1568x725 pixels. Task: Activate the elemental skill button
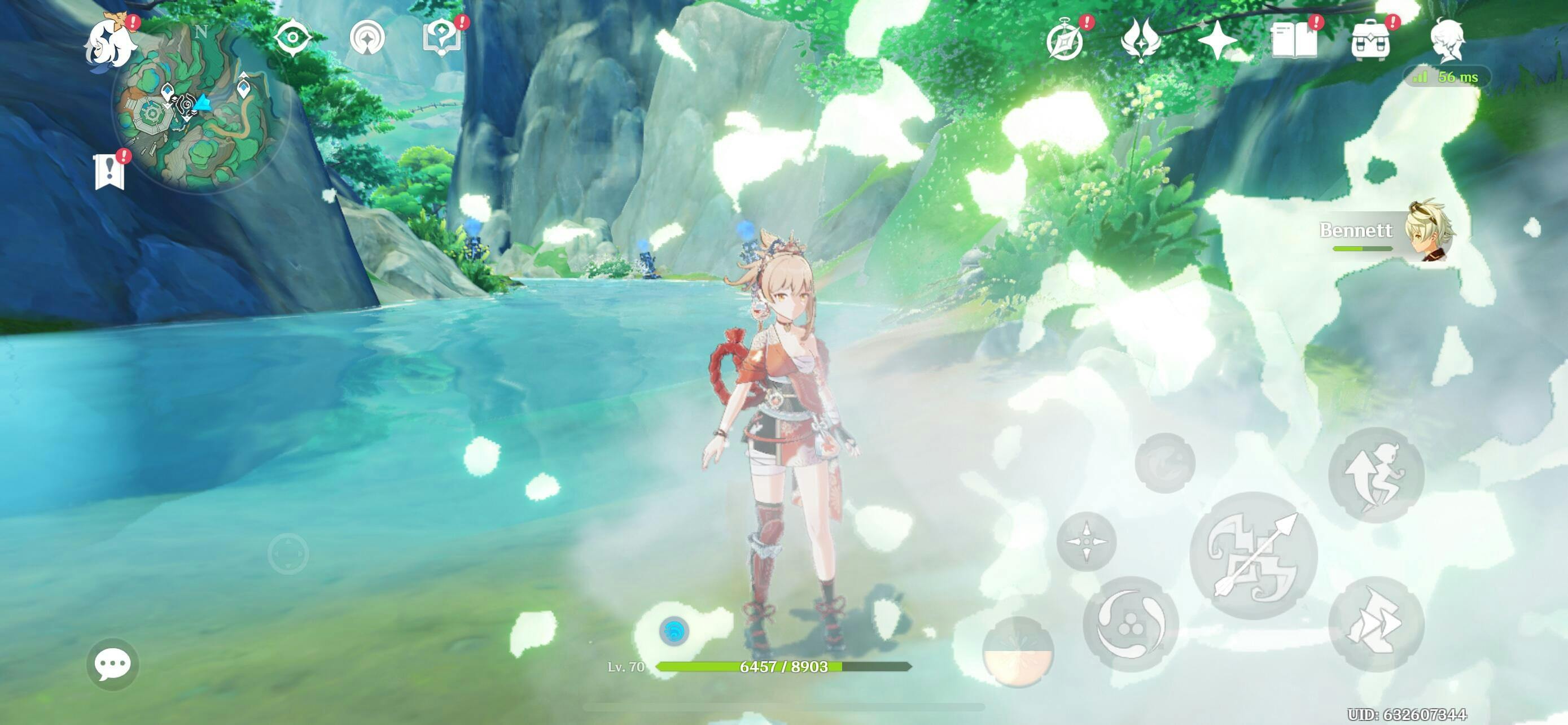tap(1131, 624)
